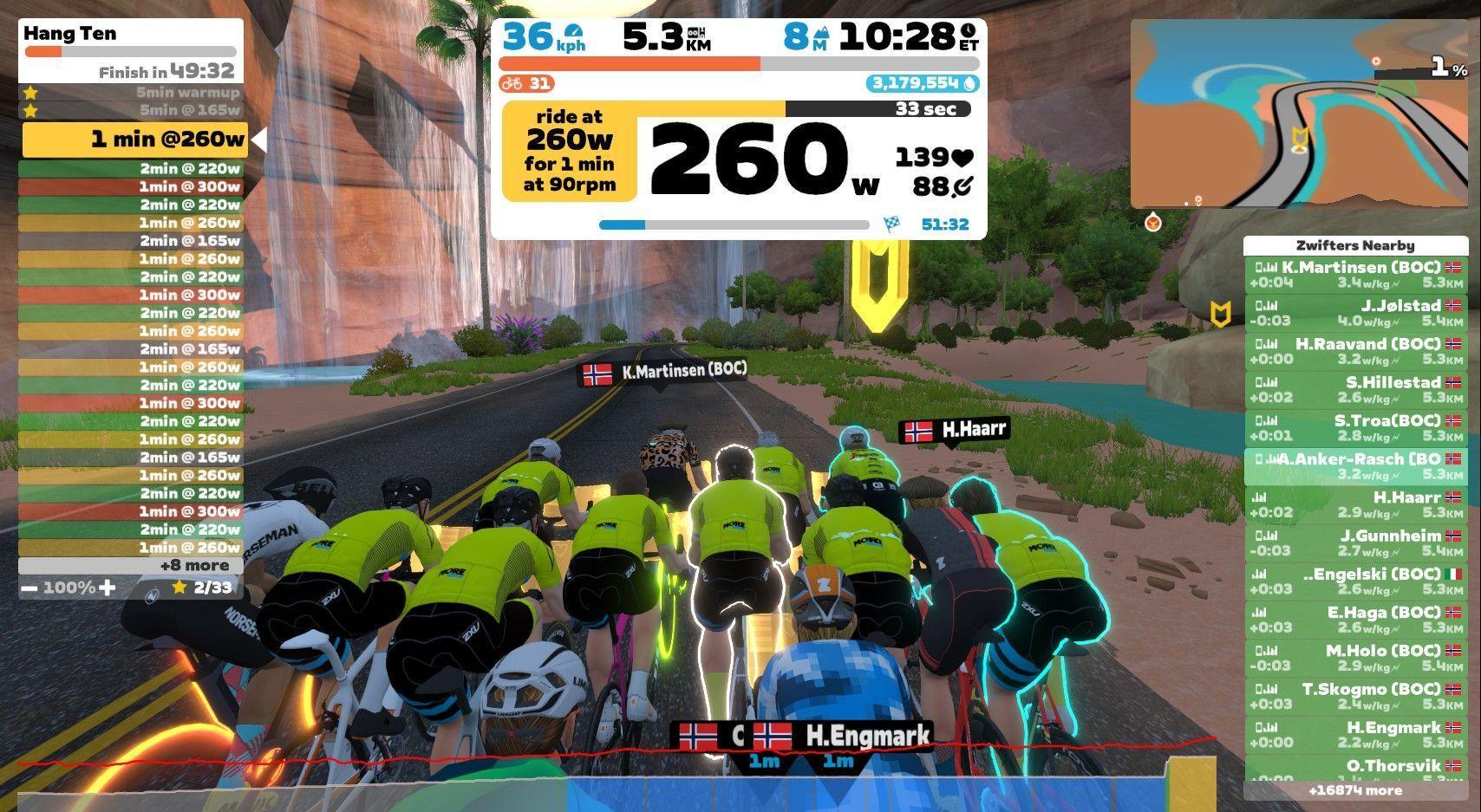Choose J.Jølstad from the nearby riders list
The height and width of the screenshot is (812, 1481).
coord(1355,313)
